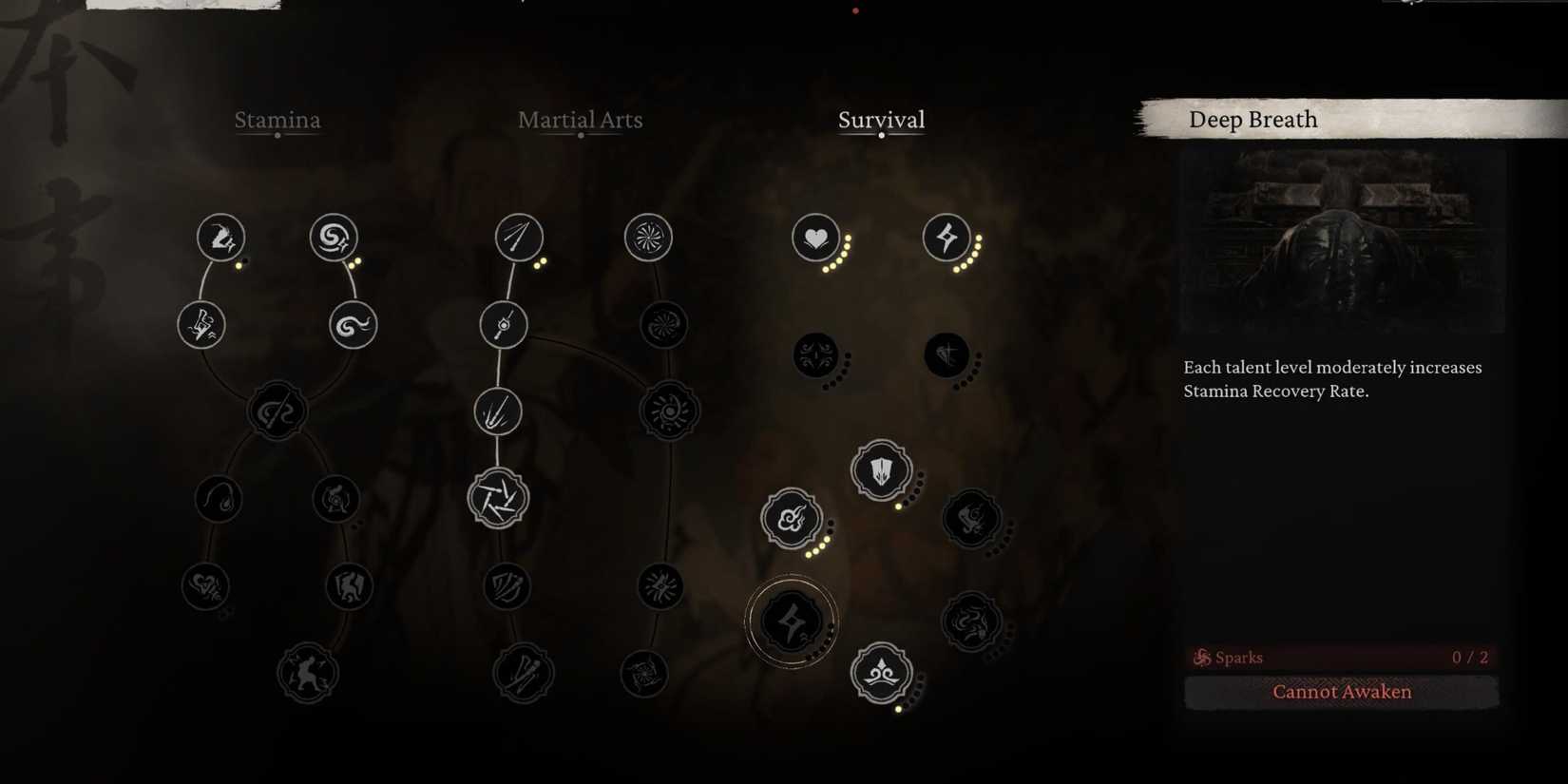
Task: Select the heart-shaped health talent node
Action: tap(815, 238)
